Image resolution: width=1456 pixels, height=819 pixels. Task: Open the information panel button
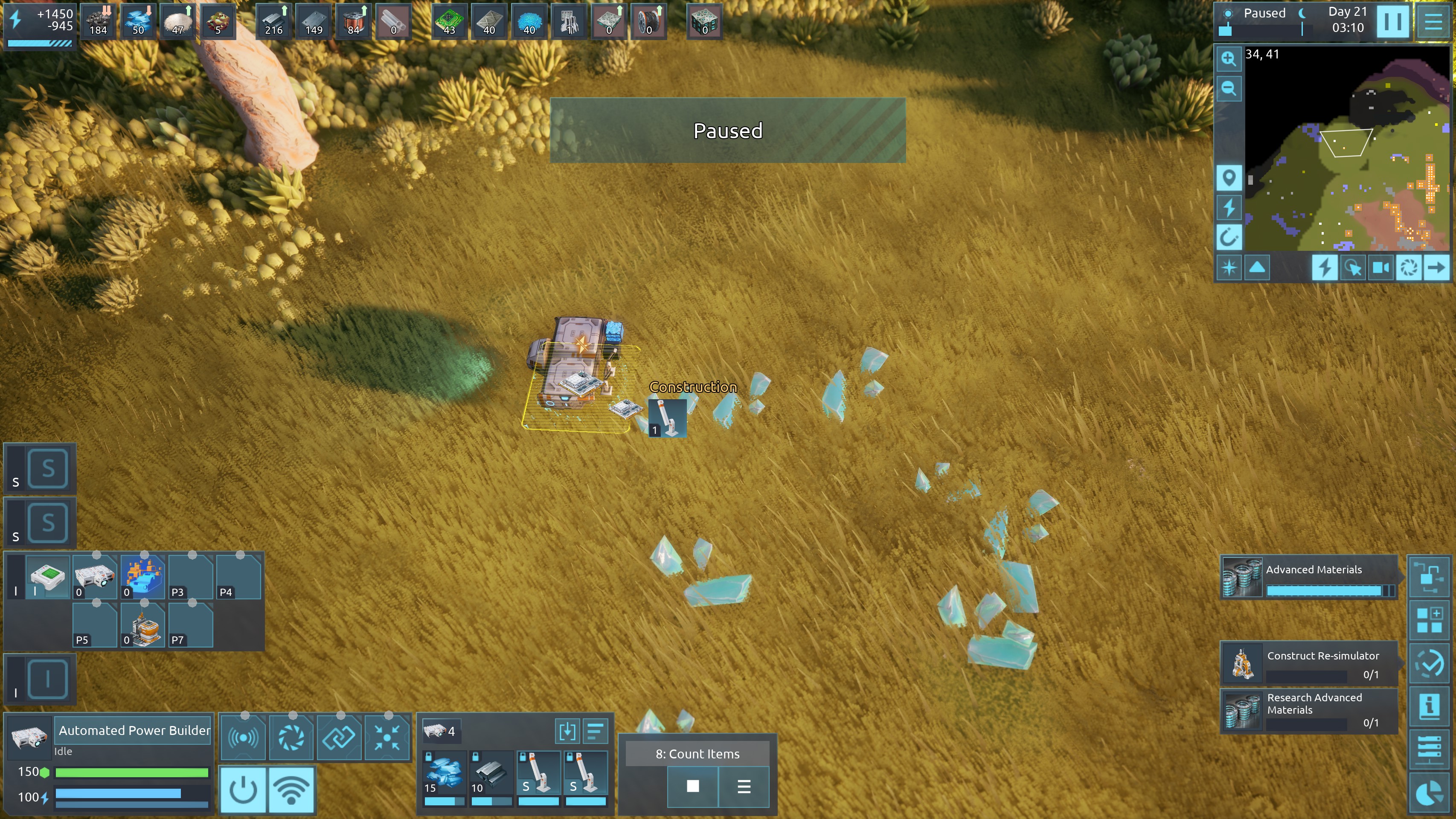1429,706
